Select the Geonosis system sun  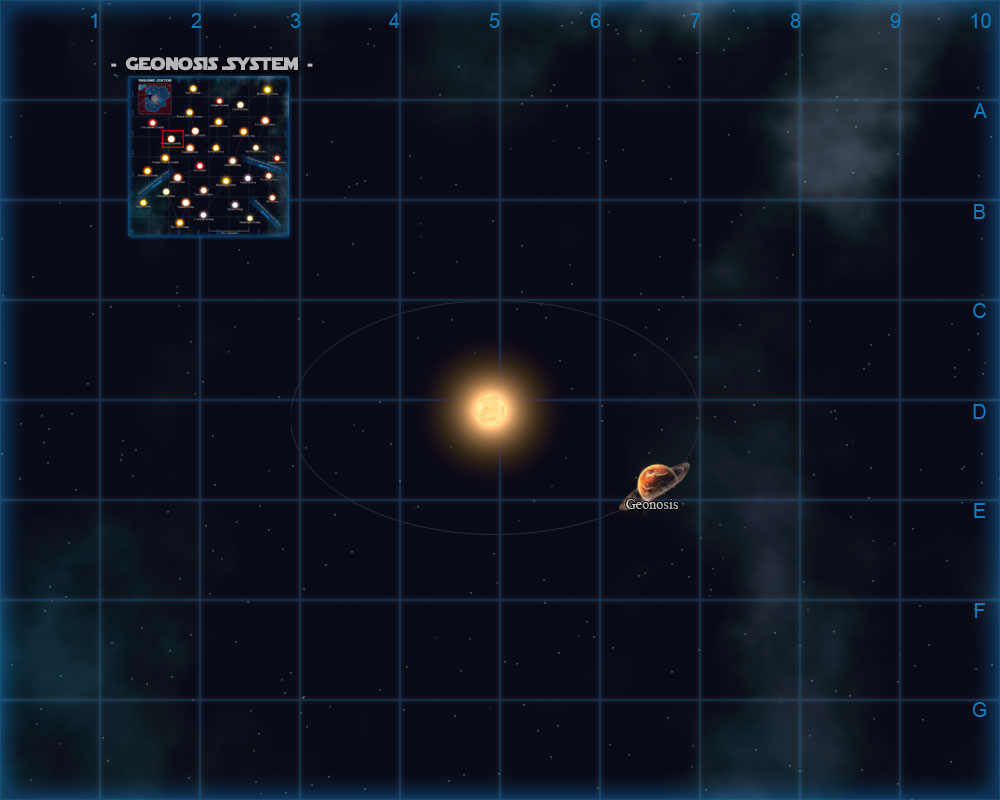491,408
